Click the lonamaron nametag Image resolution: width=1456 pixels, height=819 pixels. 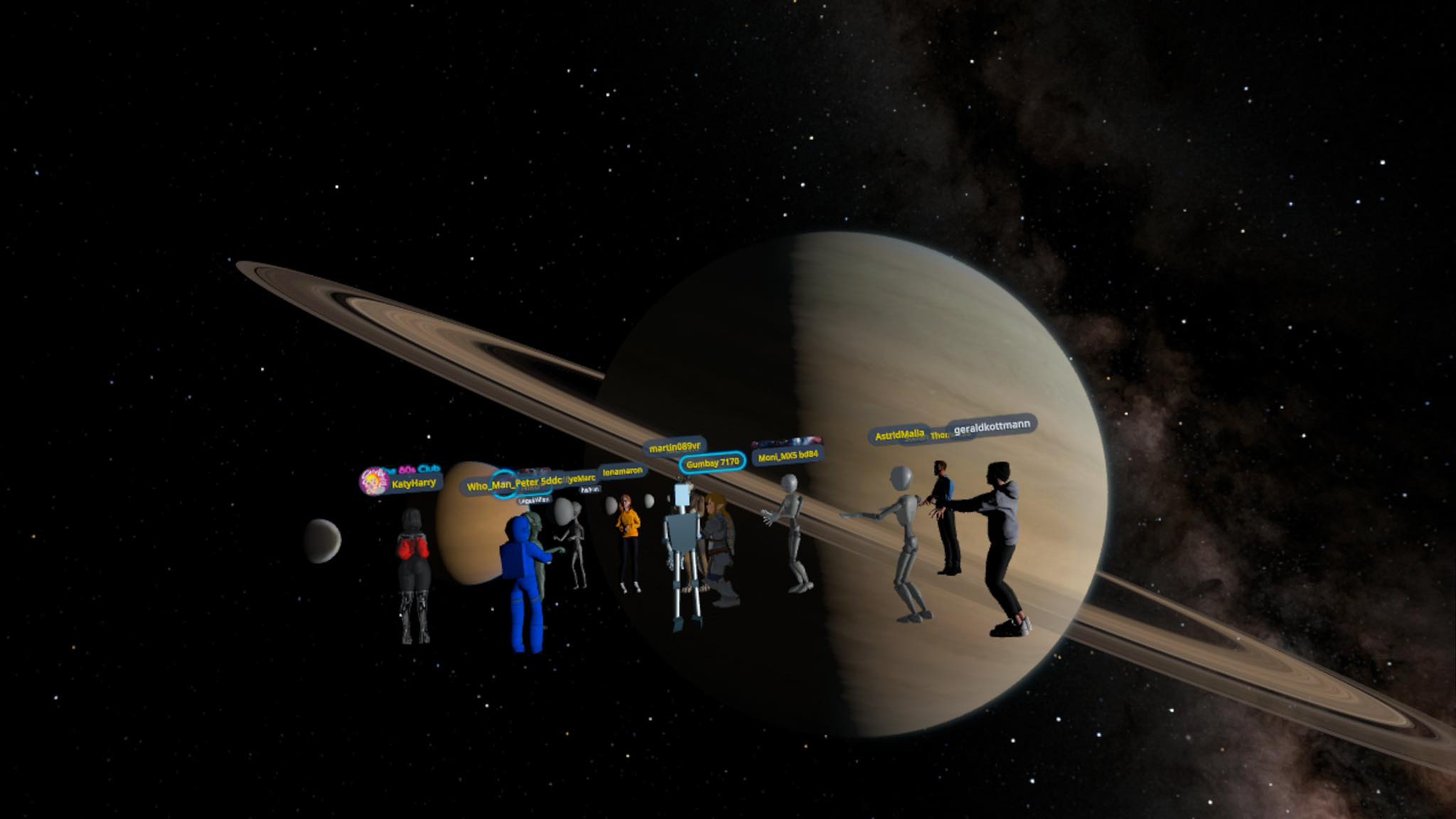[x=621, y=471]
